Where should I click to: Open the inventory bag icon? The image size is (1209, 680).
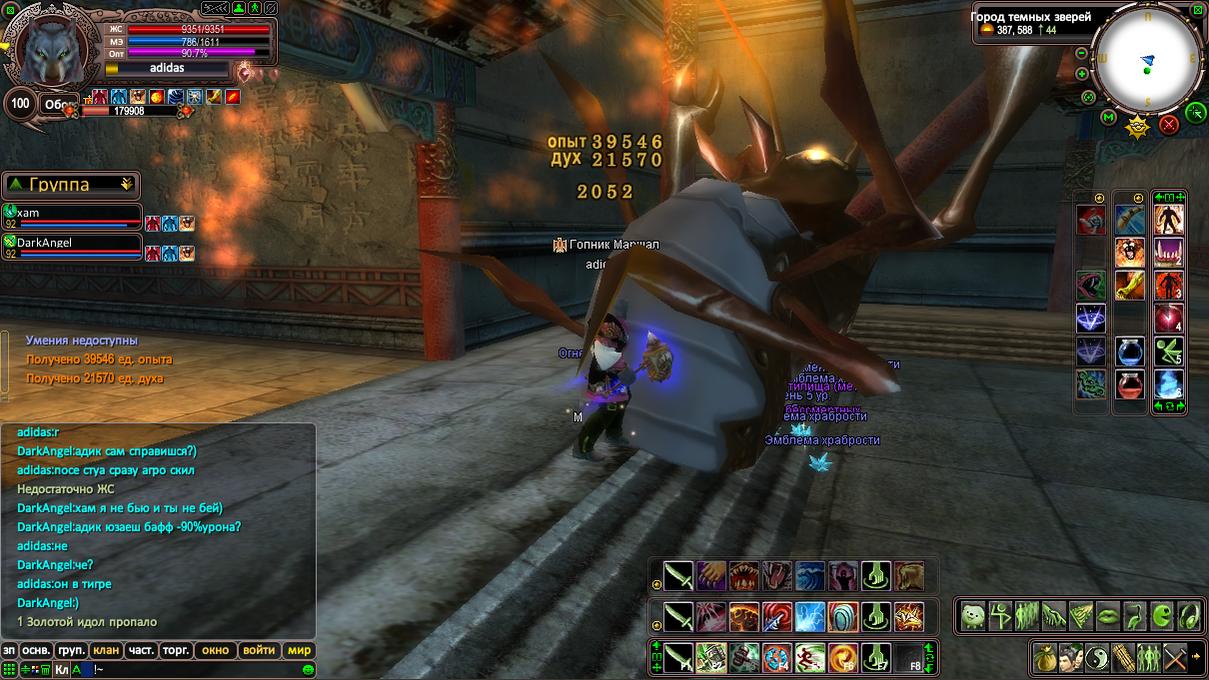point(1047,658)
